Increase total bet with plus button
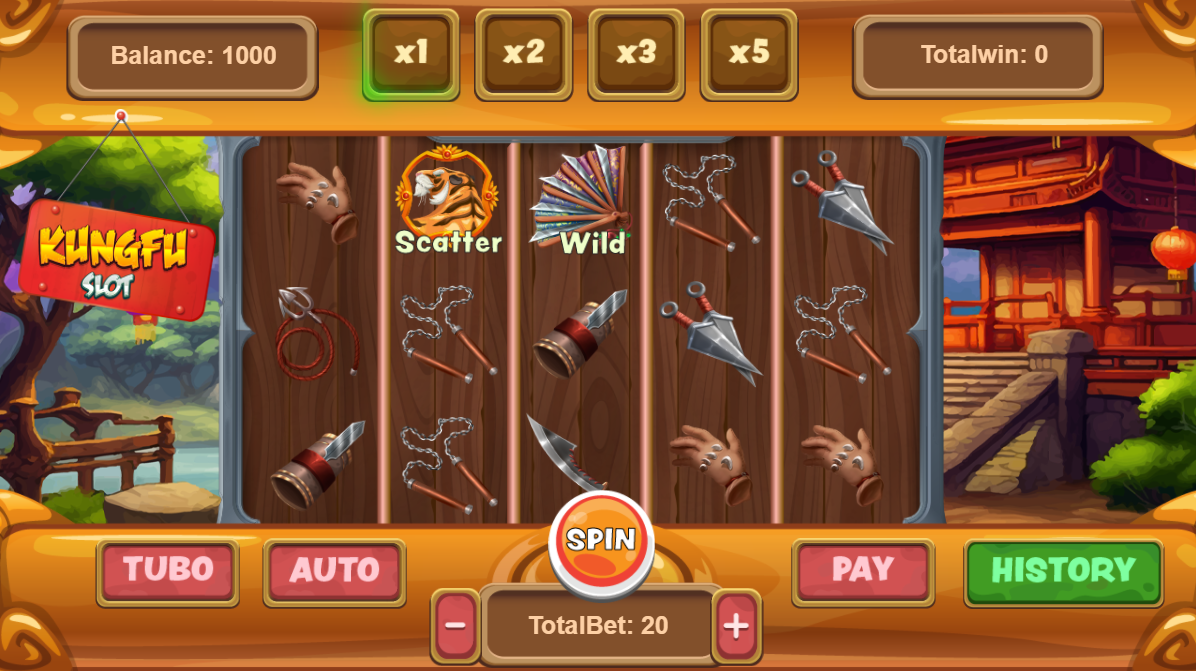This screenshot has height=671, width=1196. pos(736,627)
